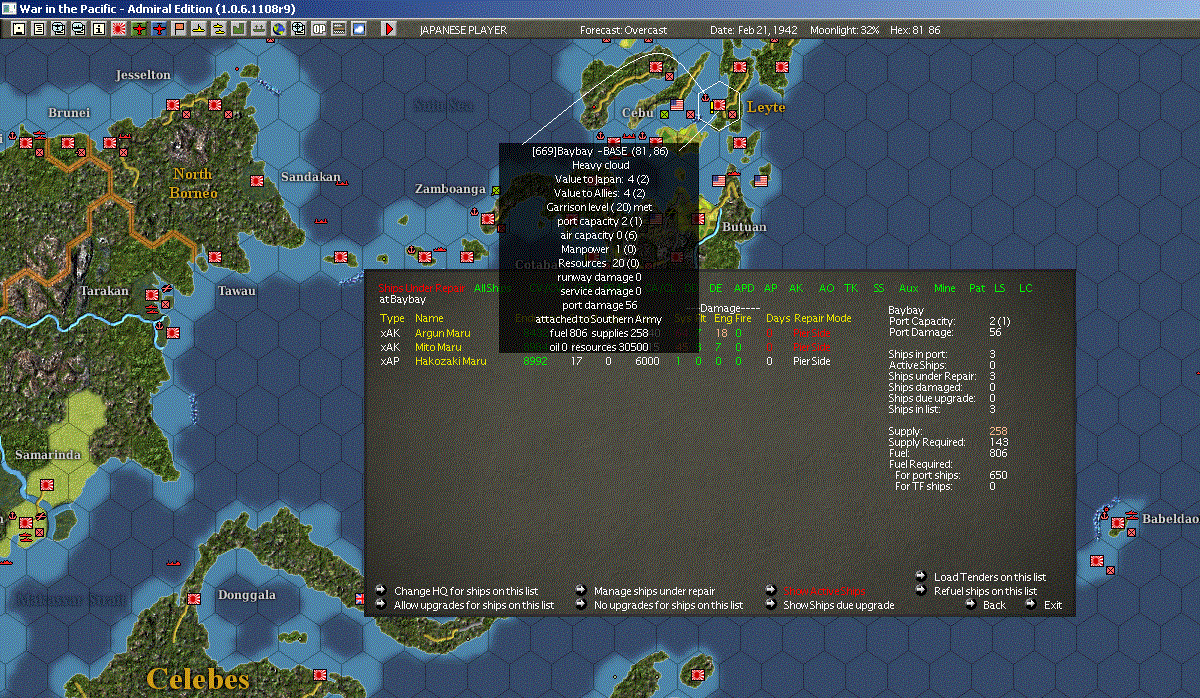Refuel ships on this list
The width and height of the screenshot is (1200, 698).
click(985, 591)
